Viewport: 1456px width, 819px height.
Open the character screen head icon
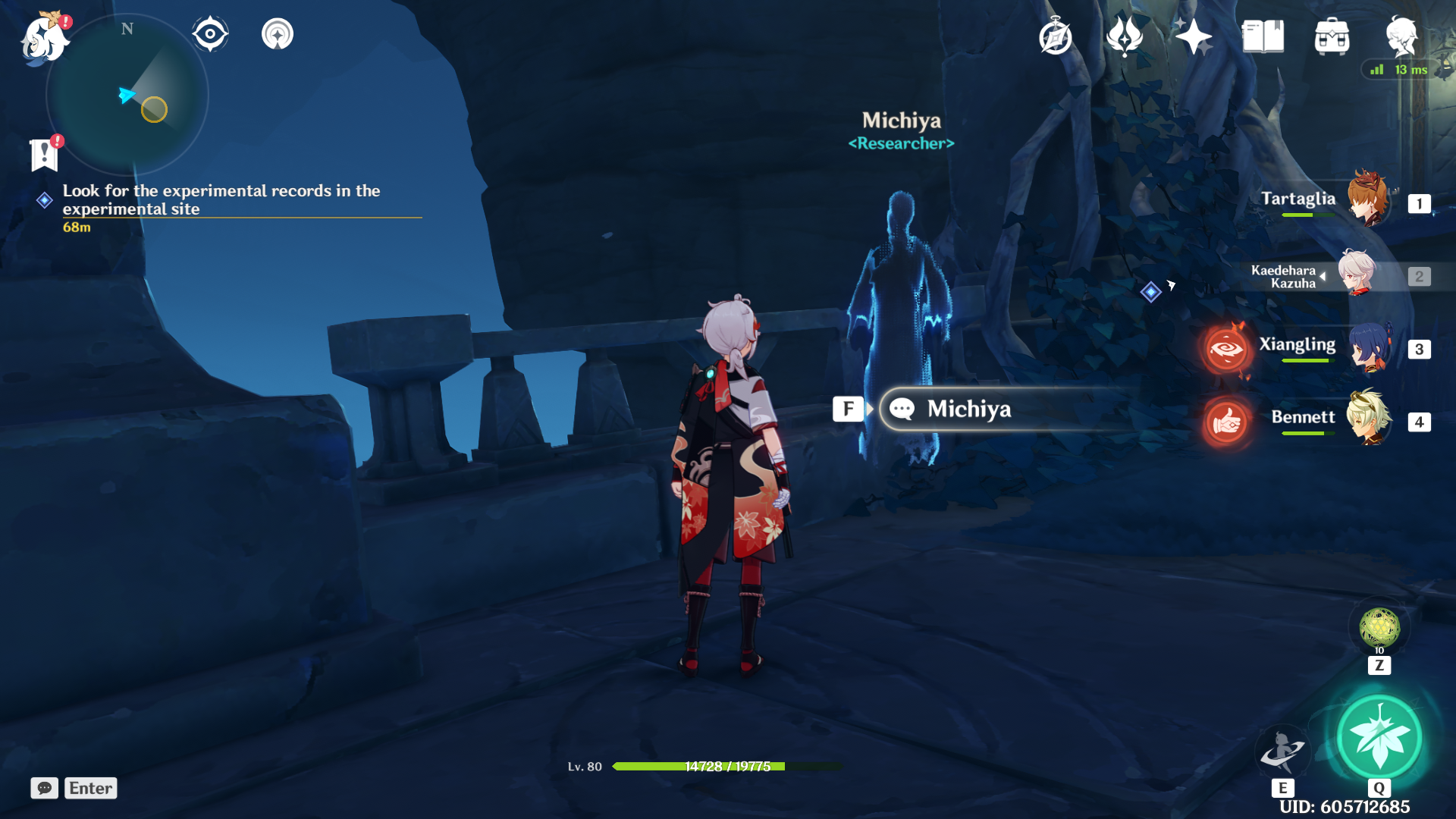[1401, 36]
